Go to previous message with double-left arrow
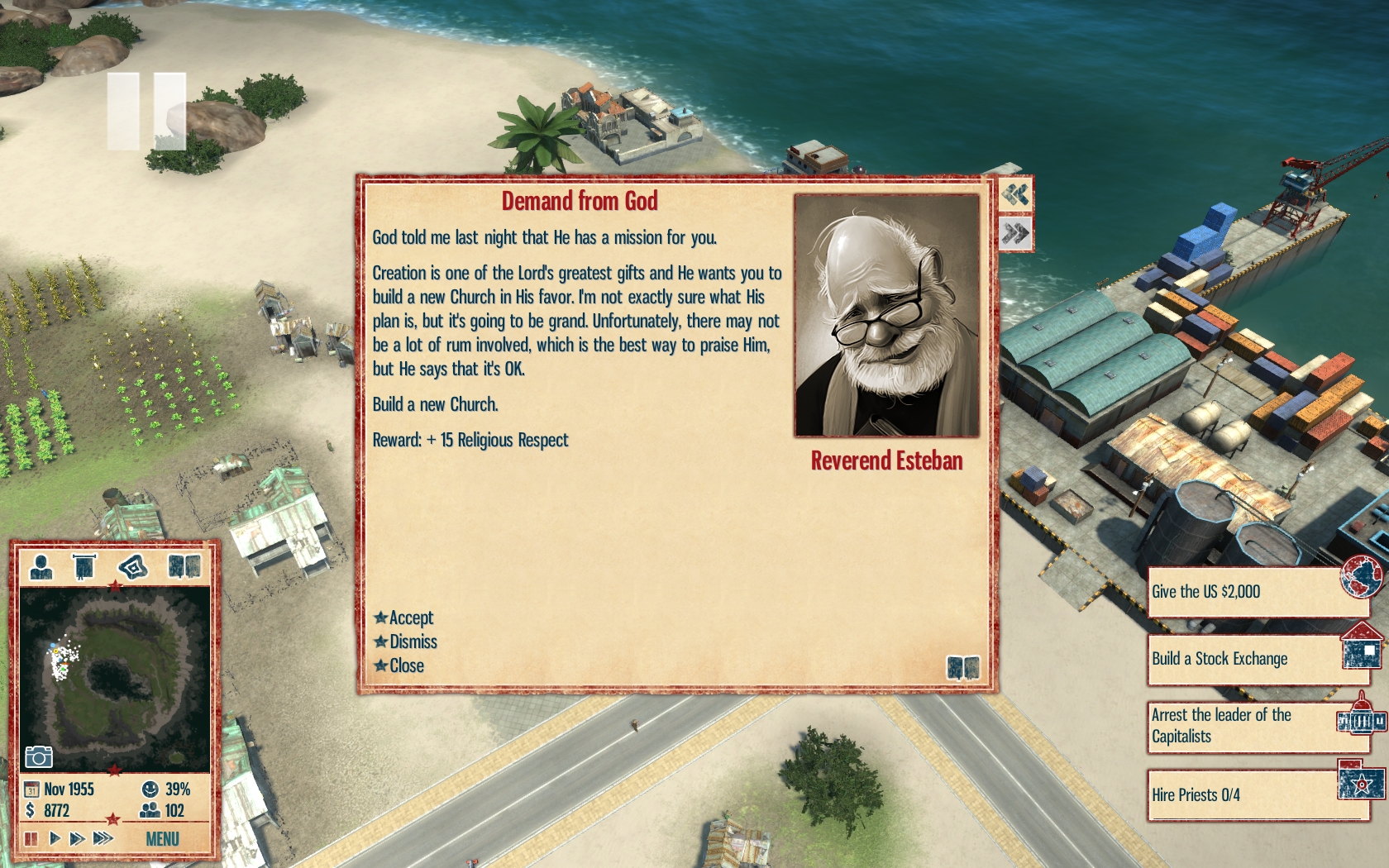1389x868 pixels. click(x=1015, y=195)
